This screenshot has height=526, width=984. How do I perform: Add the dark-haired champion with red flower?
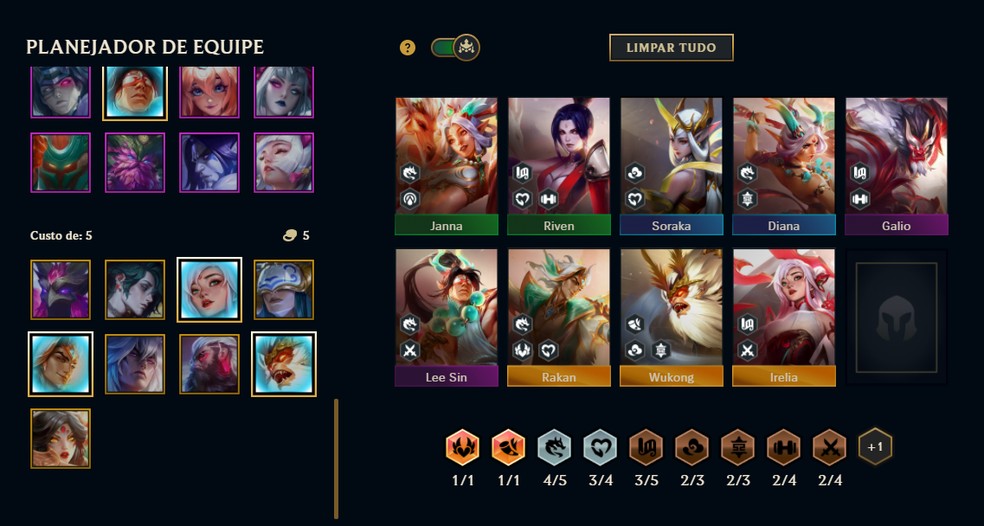(60, 438)
